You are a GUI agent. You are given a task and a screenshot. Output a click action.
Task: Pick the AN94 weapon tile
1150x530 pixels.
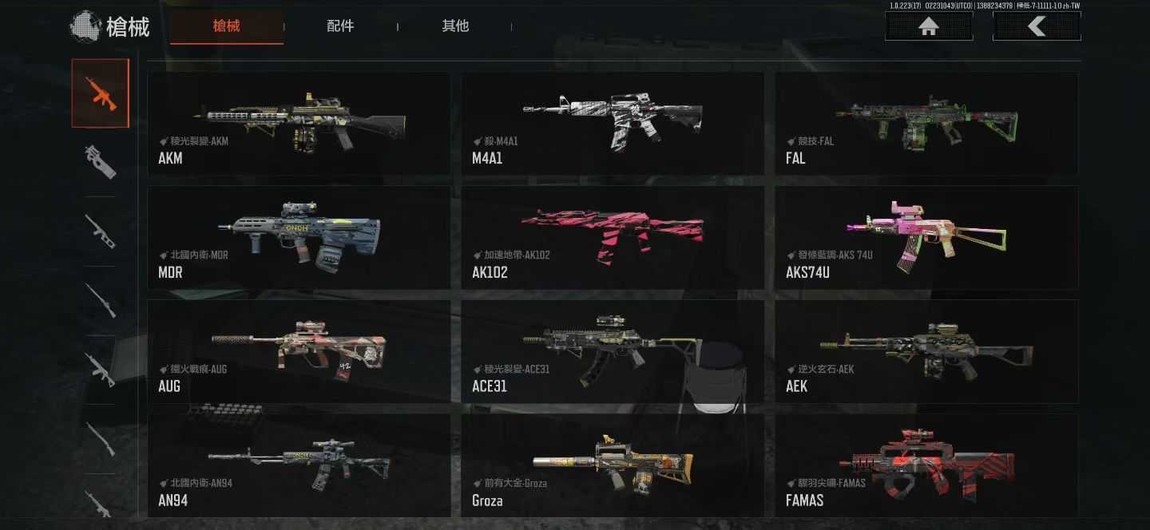[x=298, y=462]
